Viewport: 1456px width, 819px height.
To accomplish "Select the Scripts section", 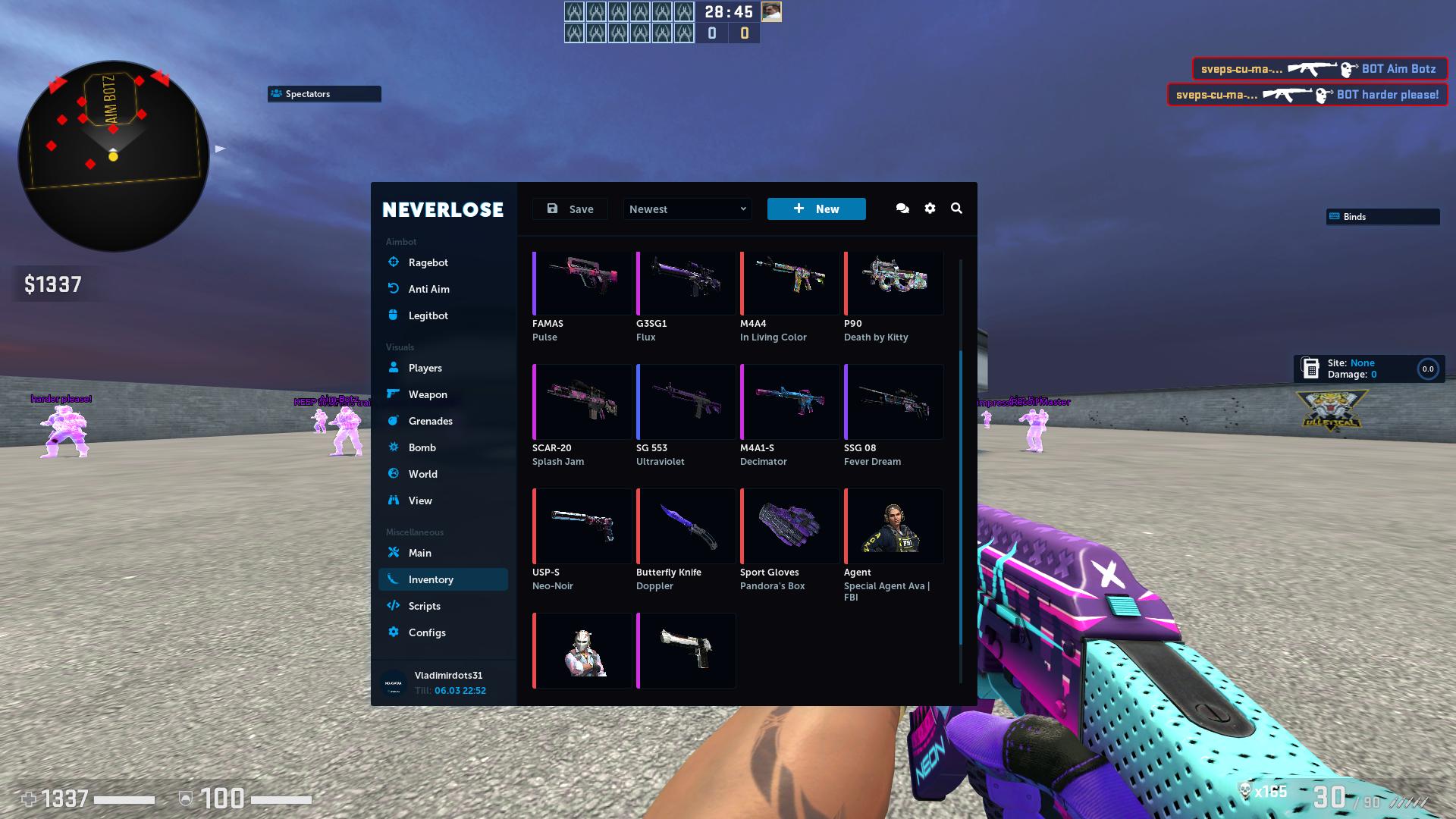I will (x=424, y=606).
